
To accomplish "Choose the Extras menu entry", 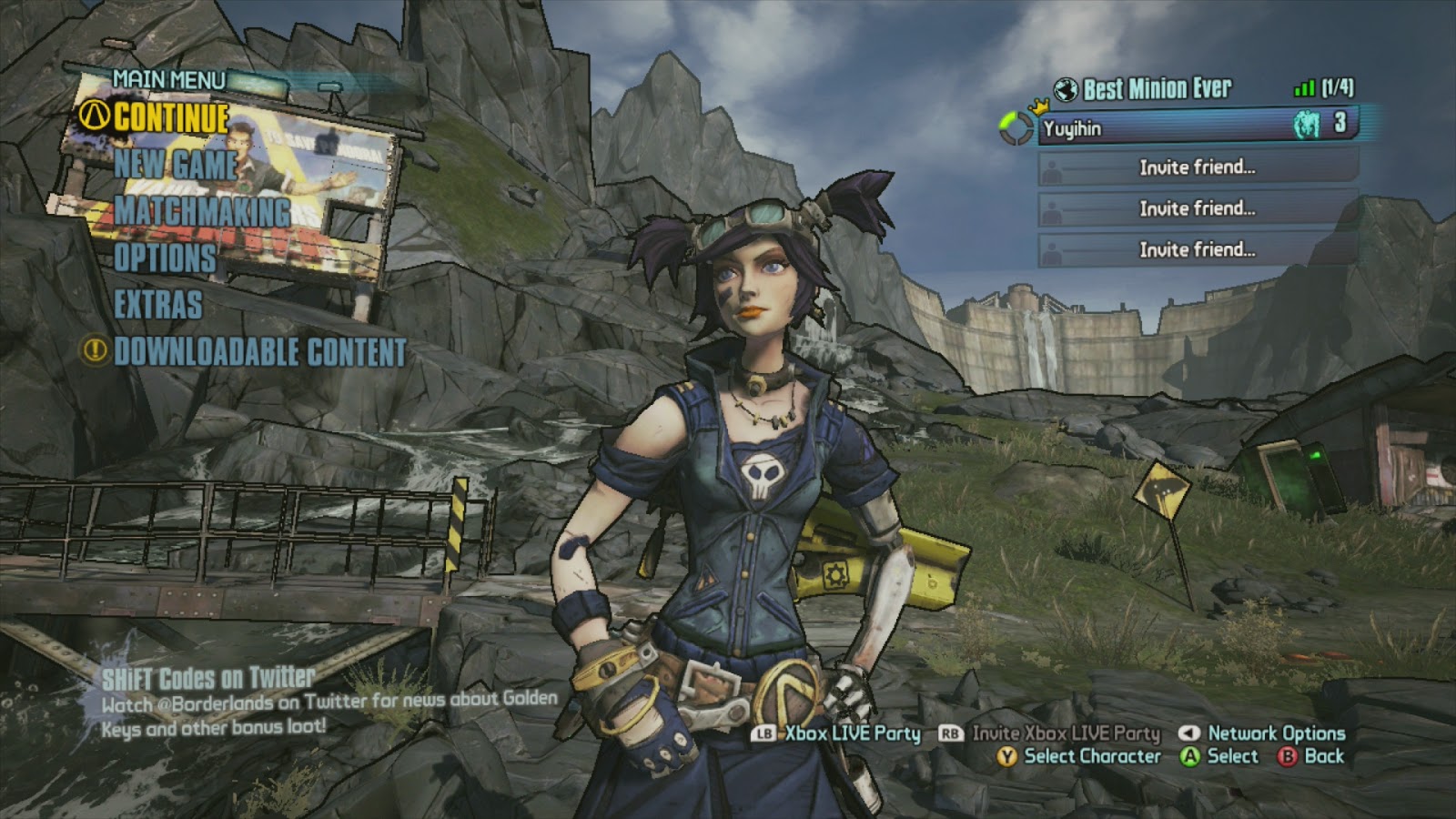I will tap(158, 305).
